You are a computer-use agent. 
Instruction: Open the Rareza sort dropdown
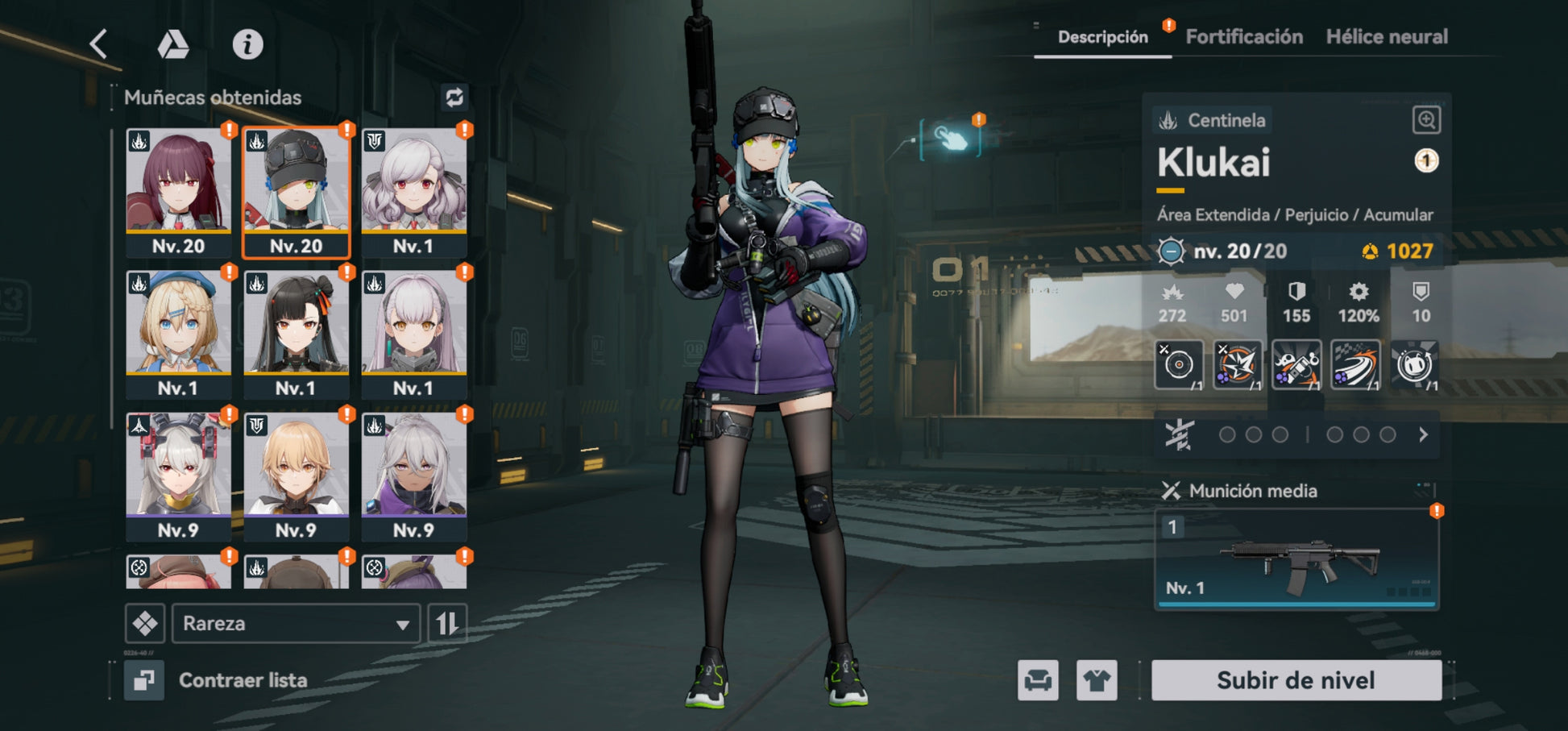[296, 623]
